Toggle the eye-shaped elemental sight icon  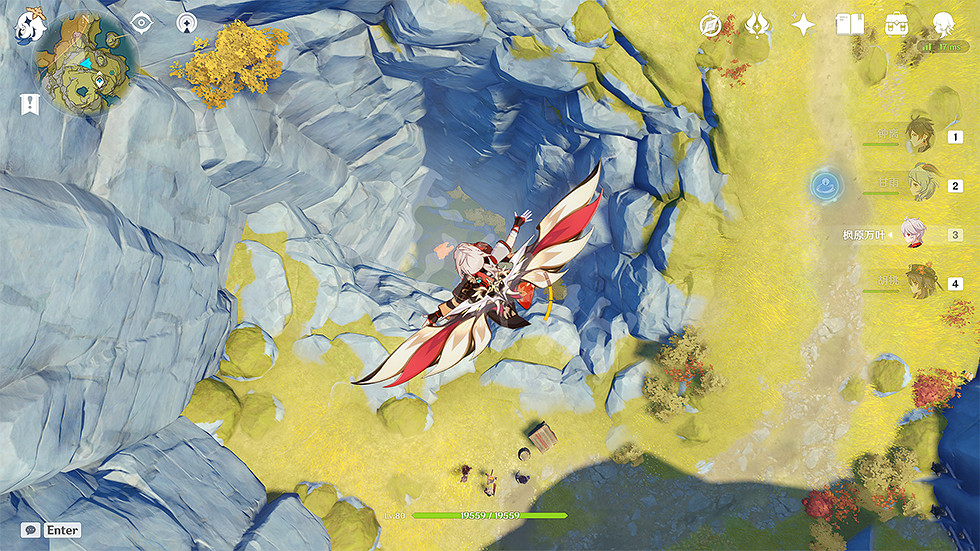tap(142, 23)
